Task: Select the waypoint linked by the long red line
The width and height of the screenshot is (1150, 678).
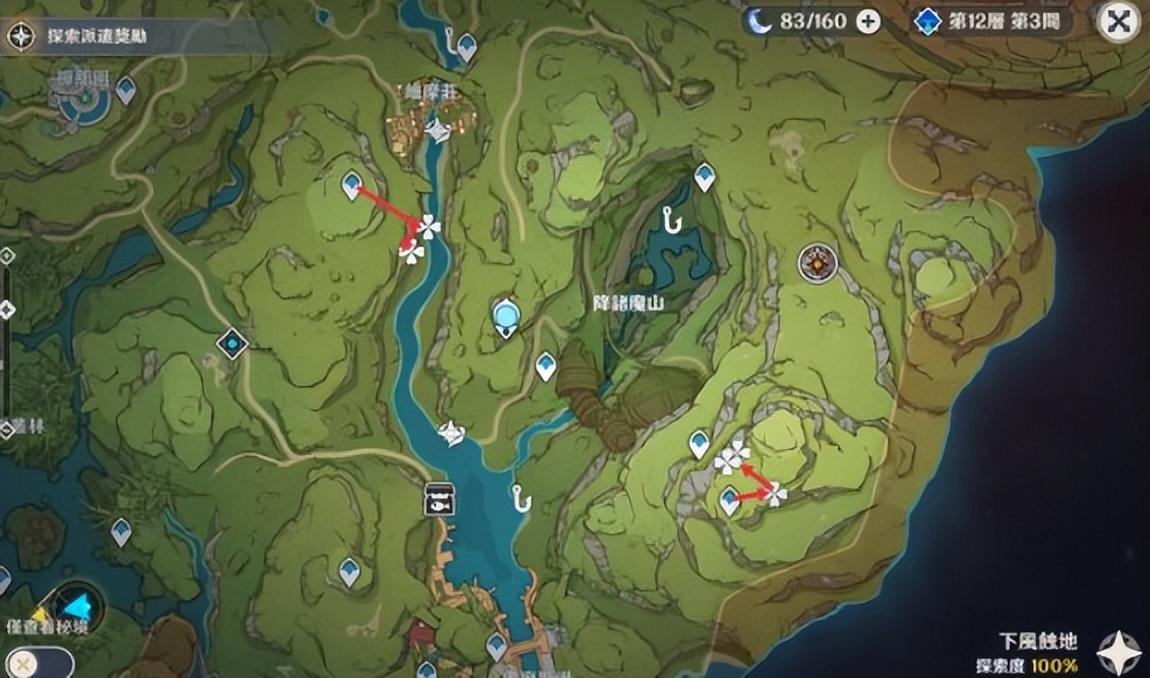Action: point(352,184)
